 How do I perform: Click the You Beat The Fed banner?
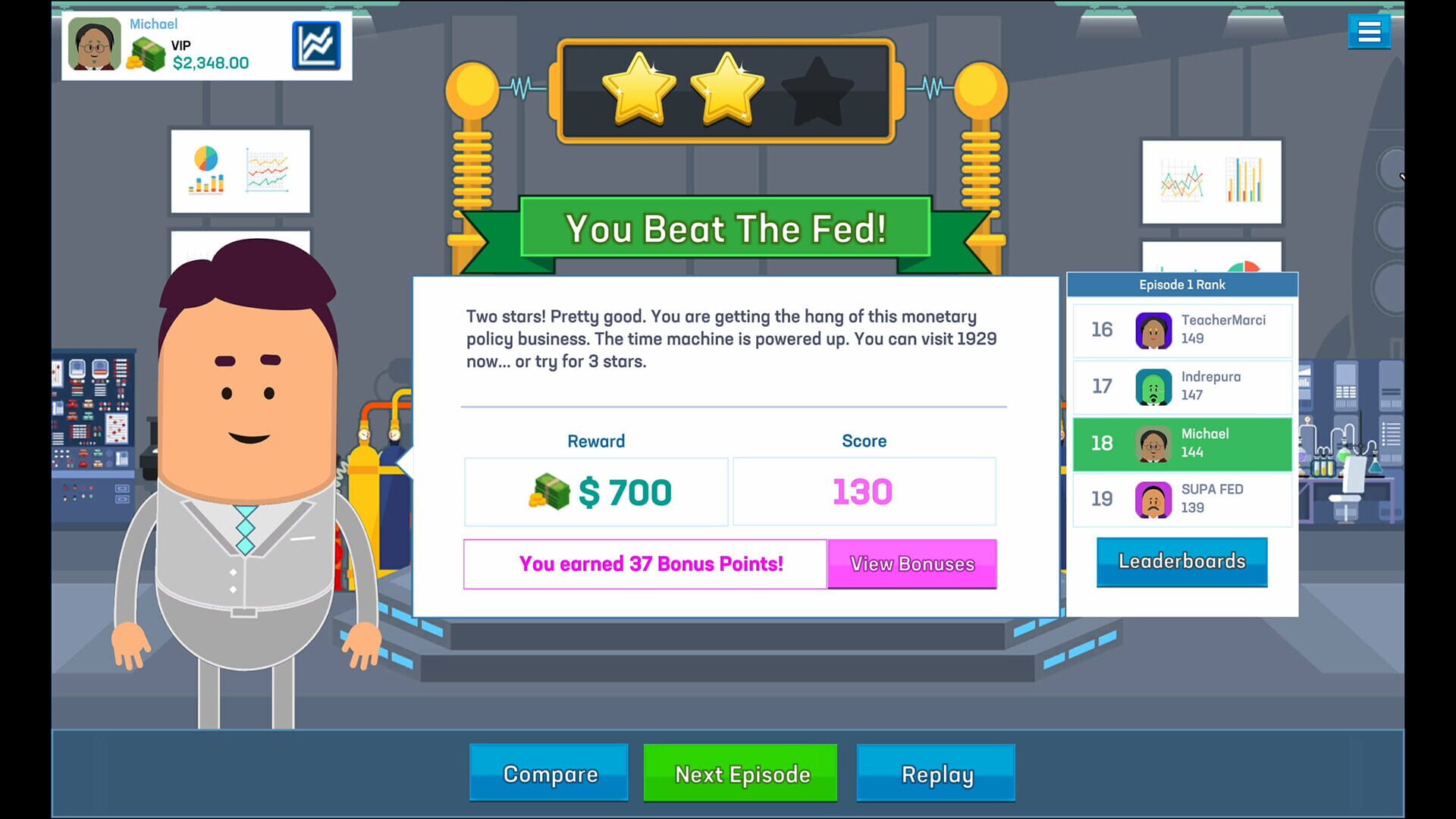(724, 227)
